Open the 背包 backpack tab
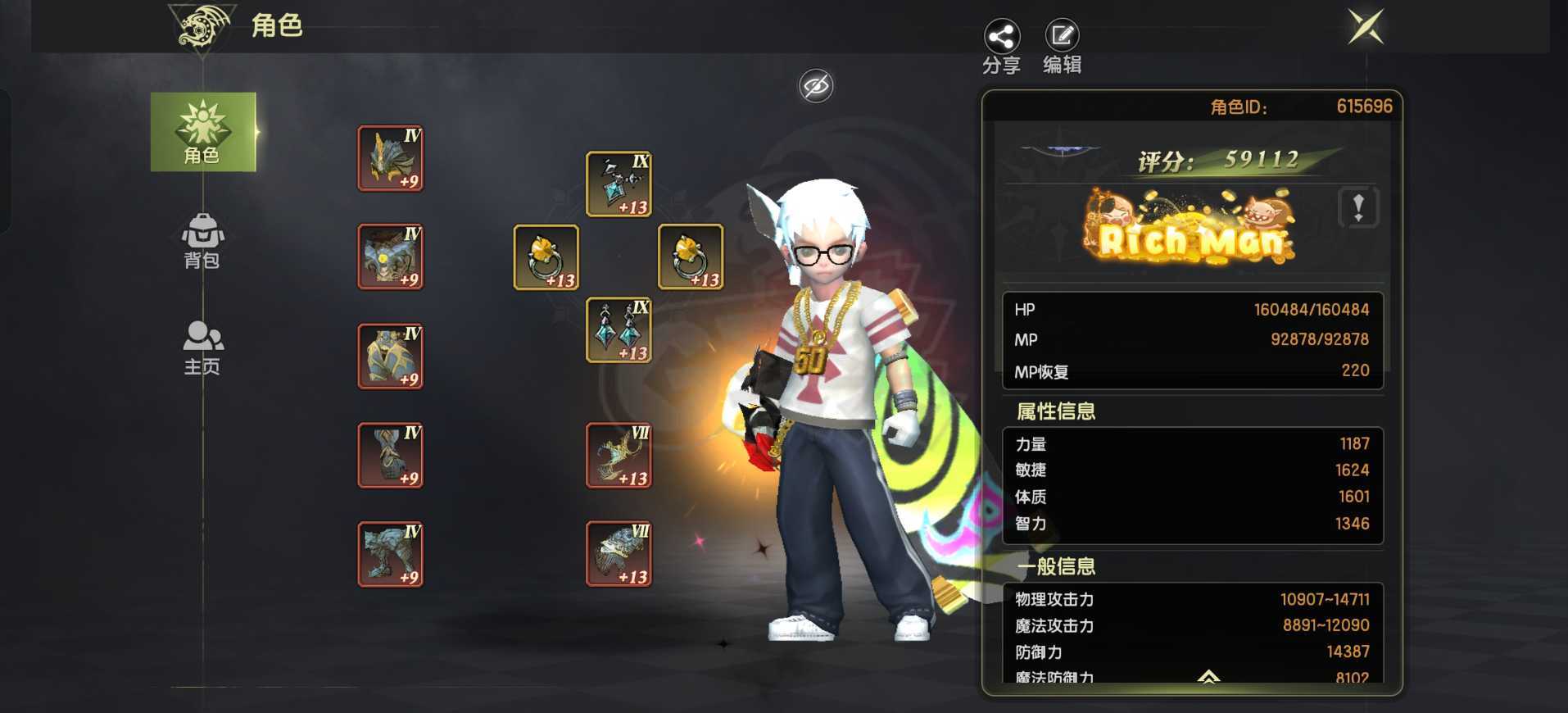1568x713 pixels. pyautogui.click(x=202, y=241)
